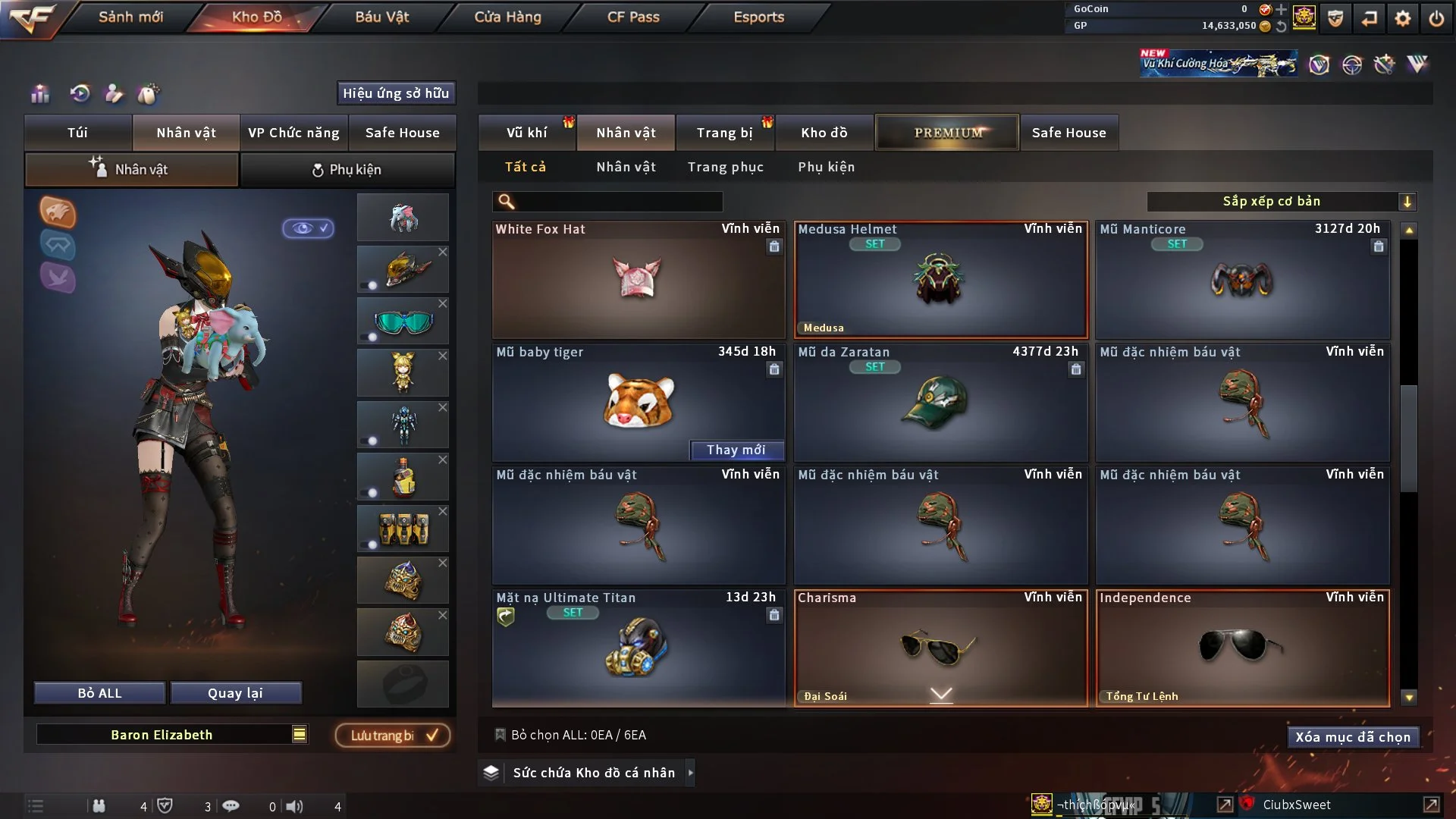The image size is (1456, 819).
Task: Select the White Fox Hat item
Action: (638, 279)
